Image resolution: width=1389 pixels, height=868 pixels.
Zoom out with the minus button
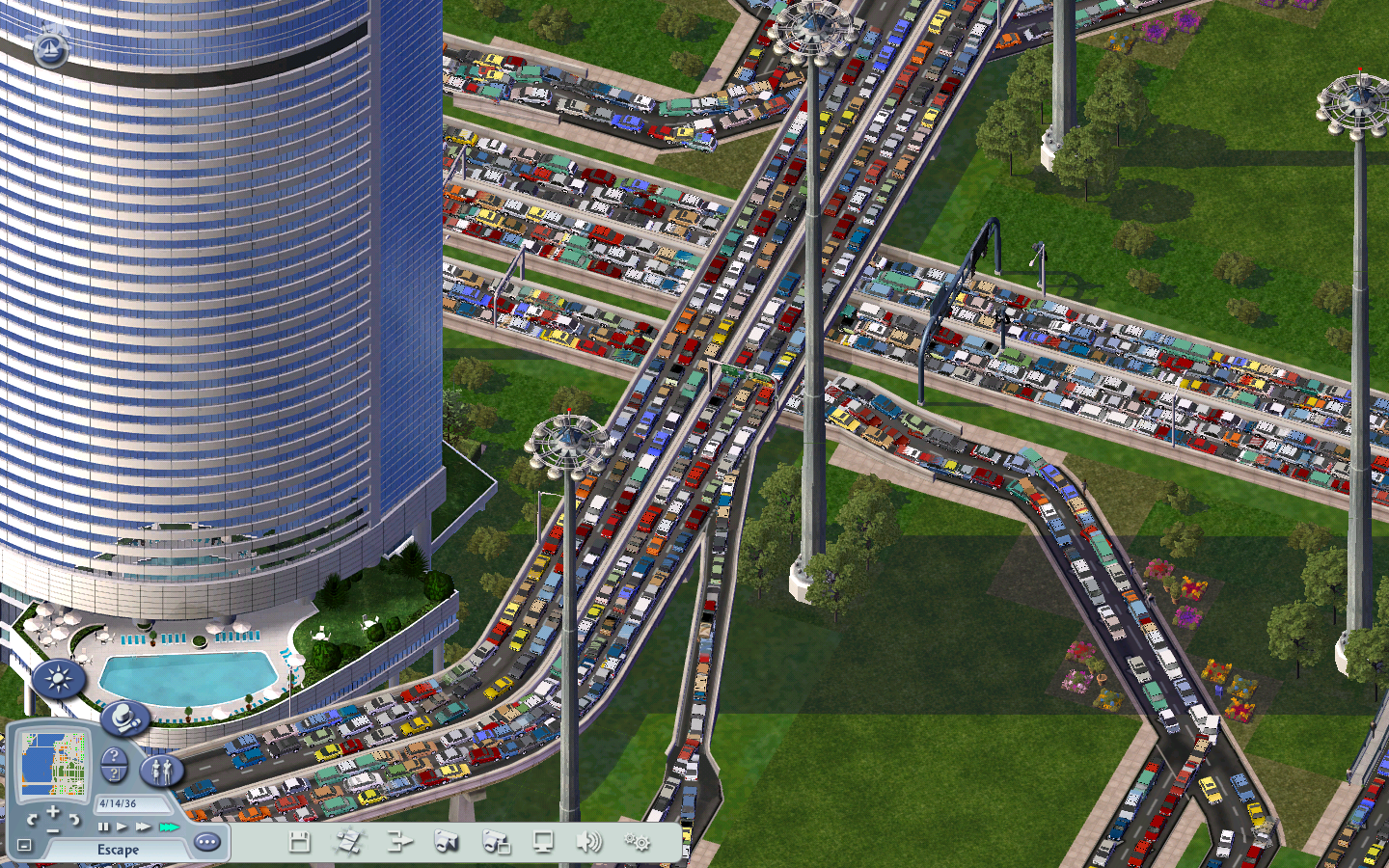[53, 830]
